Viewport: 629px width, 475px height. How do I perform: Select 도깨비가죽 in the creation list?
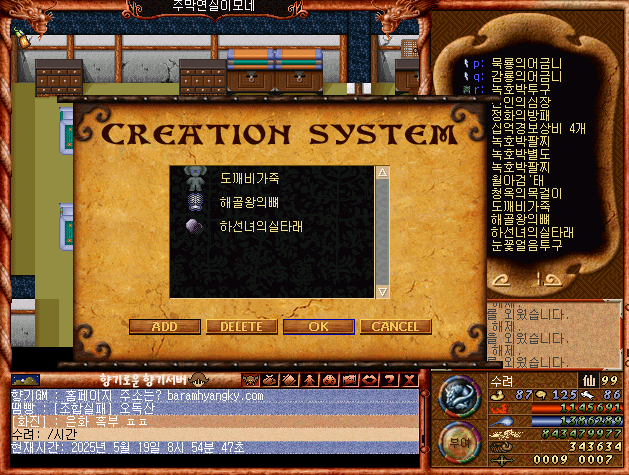pyautogui.click(x=250, y=178)
